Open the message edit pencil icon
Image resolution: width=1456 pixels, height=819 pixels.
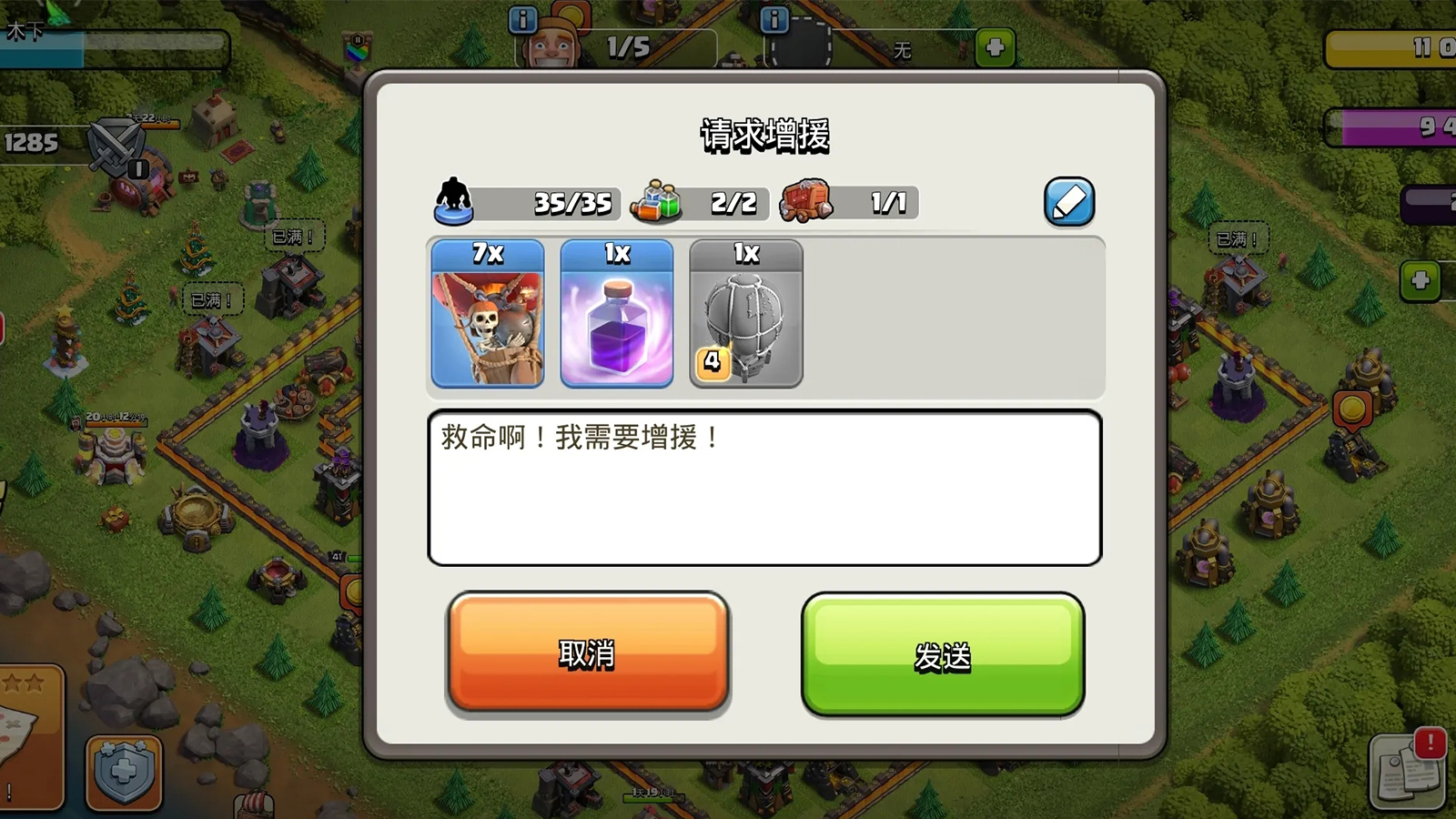[x=1068, y=201]
